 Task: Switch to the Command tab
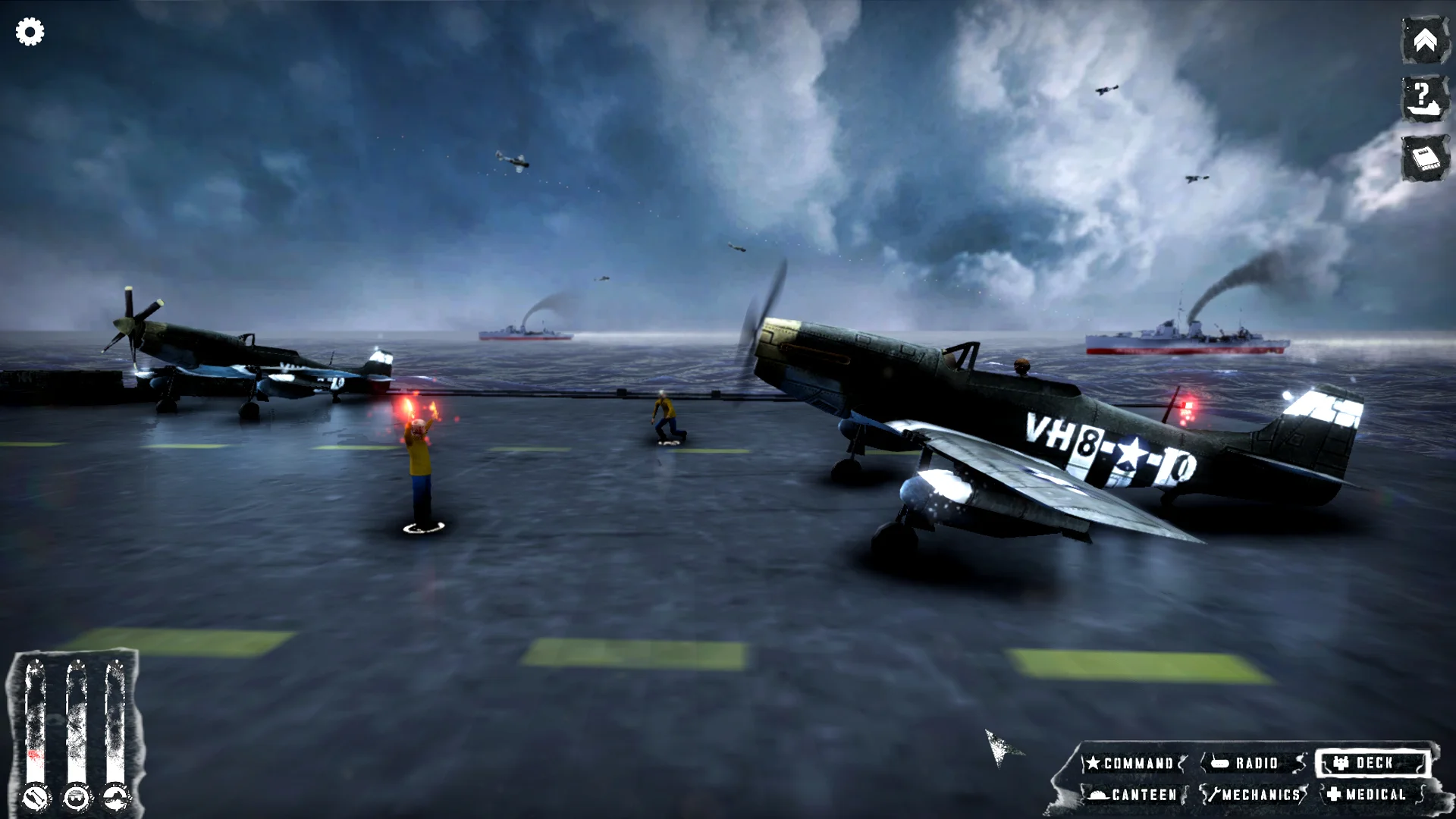pos(1135,763)
